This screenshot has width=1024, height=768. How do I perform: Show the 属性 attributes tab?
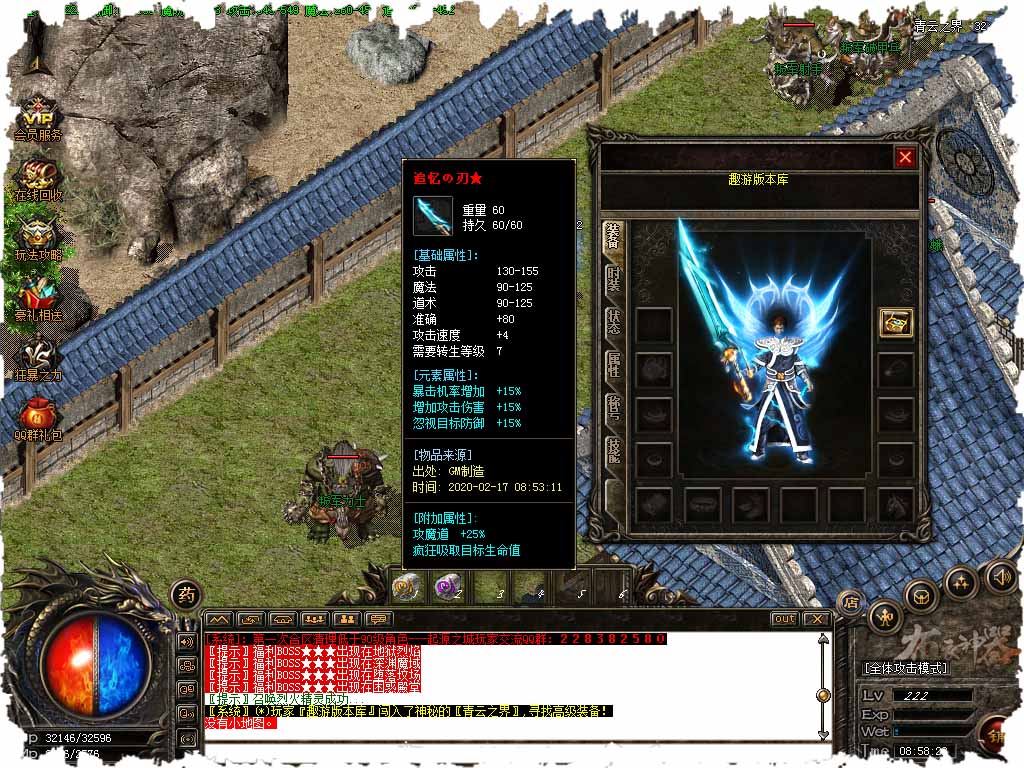click(x=613, y=367)
